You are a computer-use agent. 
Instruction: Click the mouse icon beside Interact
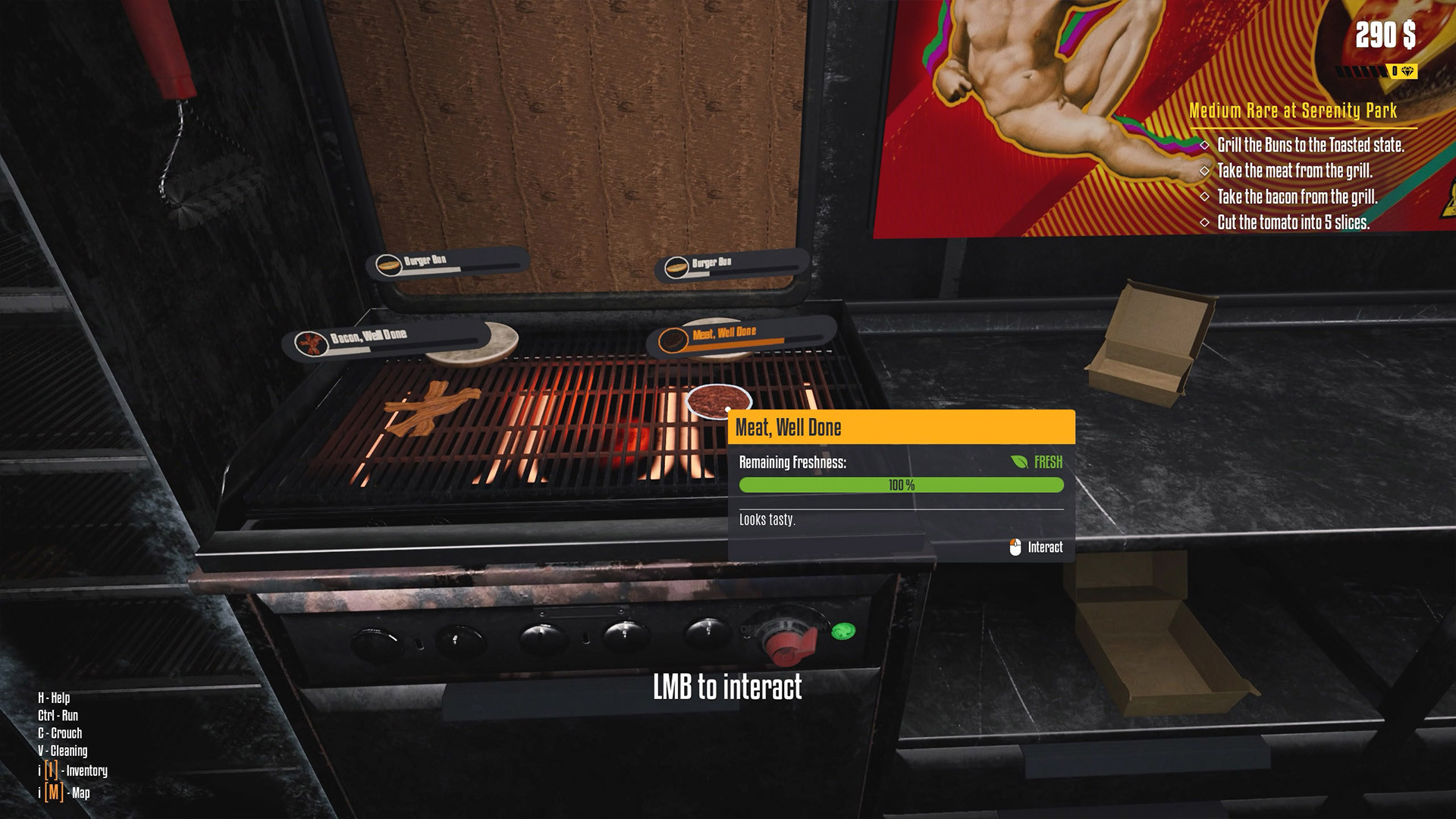(x=1014, y=547)
